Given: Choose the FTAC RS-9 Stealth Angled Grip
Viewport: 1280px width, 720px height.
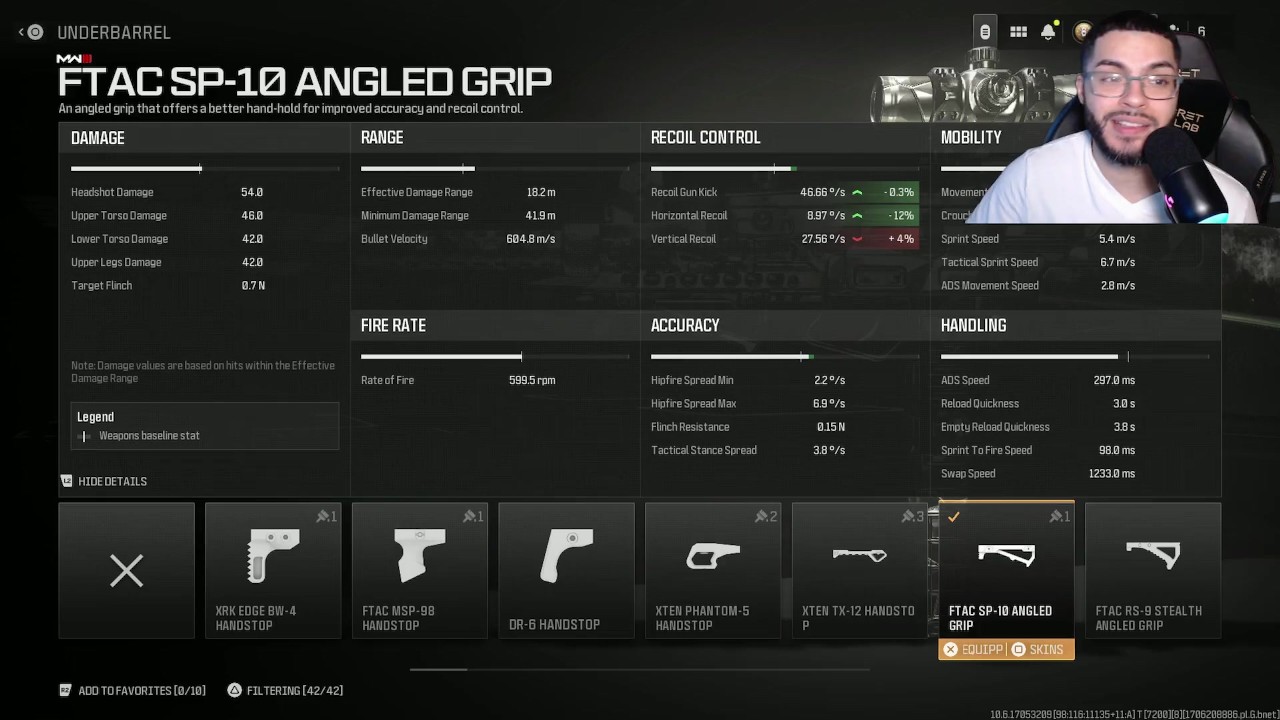Looking at the screenshot, I should coord(1152,570).
